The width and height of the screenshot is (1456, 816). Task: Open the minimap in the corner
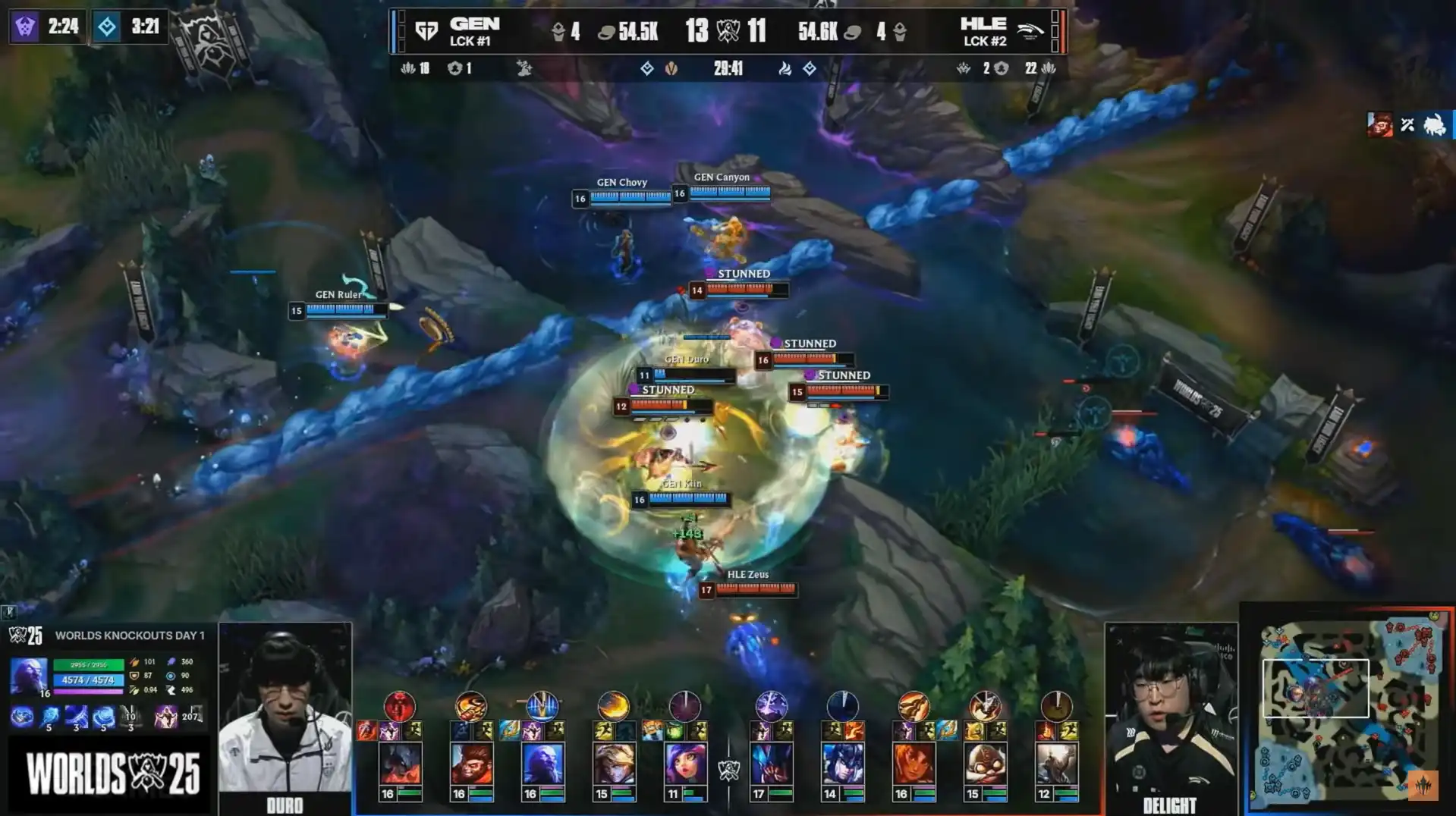point(1348,711)
